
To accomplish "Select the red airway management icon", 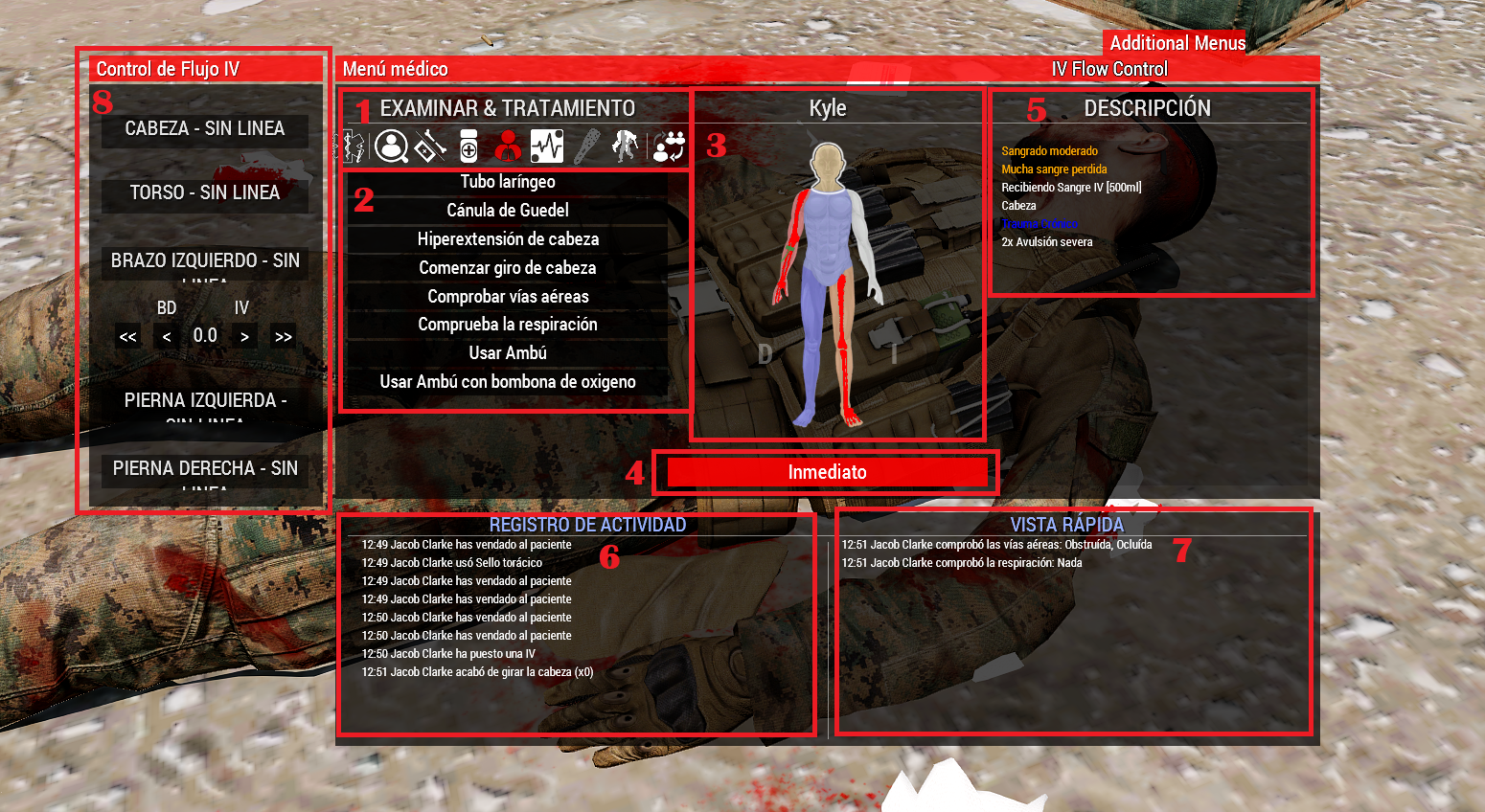I will pyautogui.click(x=508, y=146).
